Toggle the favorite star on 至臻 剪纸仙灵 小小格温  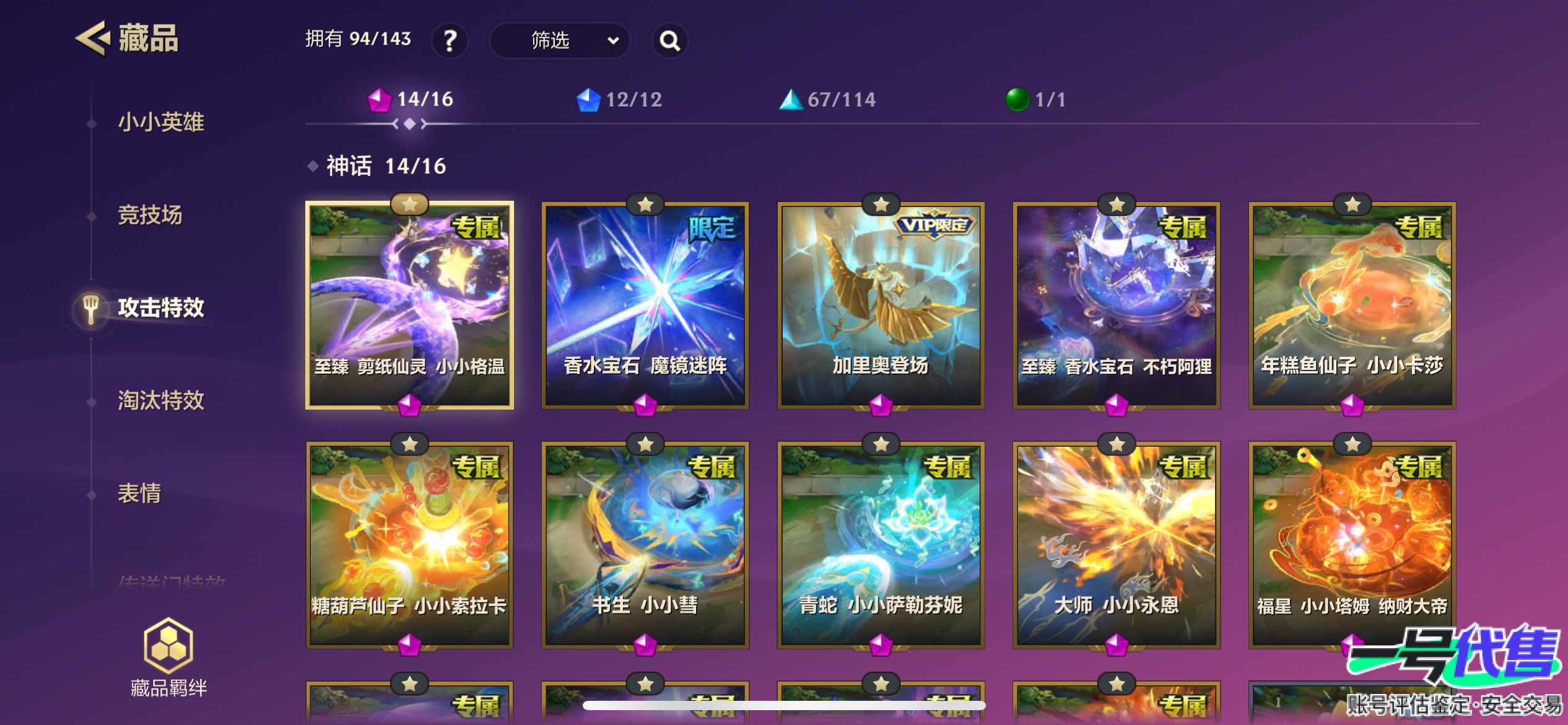click(x=409, y=206)
